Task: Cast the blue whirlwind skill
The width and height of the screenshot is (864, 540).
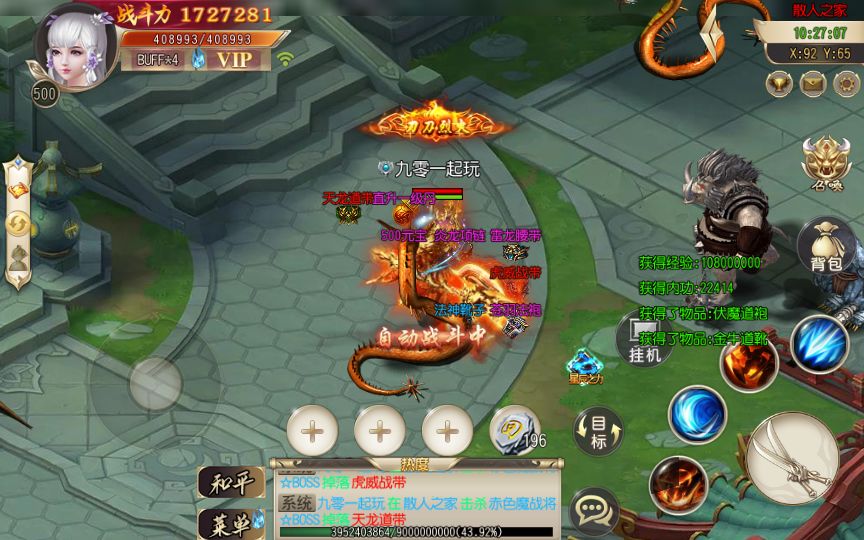Action: pos(697,413)
